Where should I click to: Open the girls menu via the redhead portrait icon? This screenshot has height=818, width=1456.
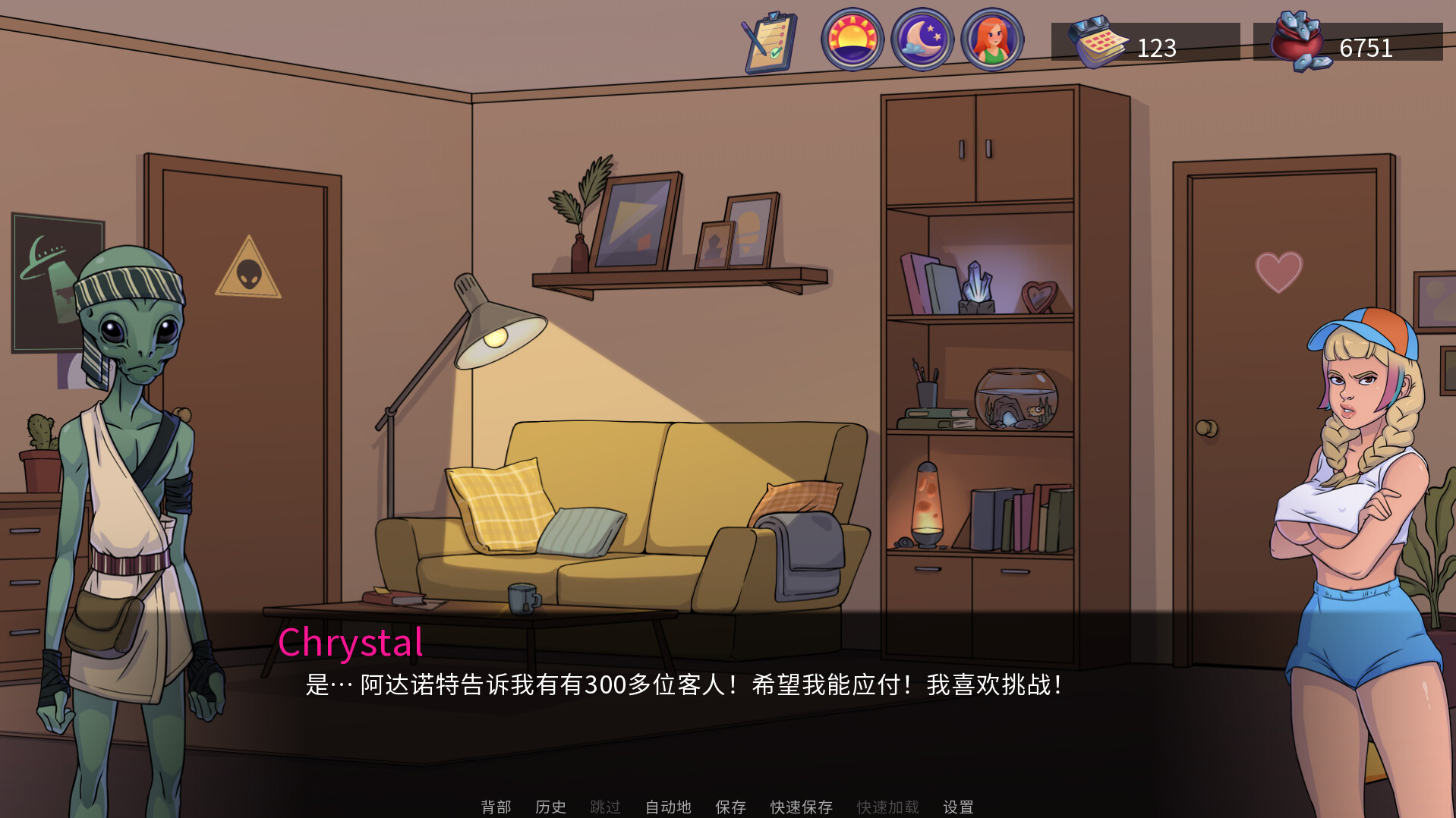pyautogui.click(x=996, y=42)
